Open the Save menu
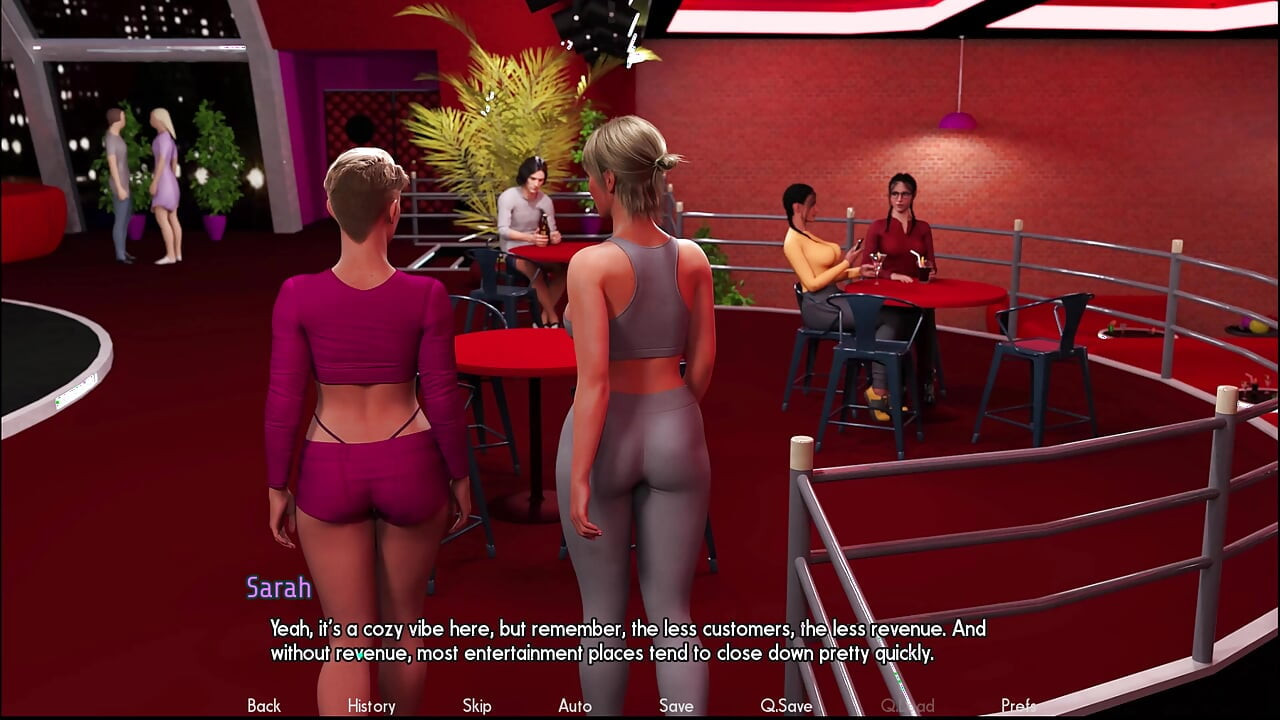Screen dimensions: 1280x720 tap(676, 706)
